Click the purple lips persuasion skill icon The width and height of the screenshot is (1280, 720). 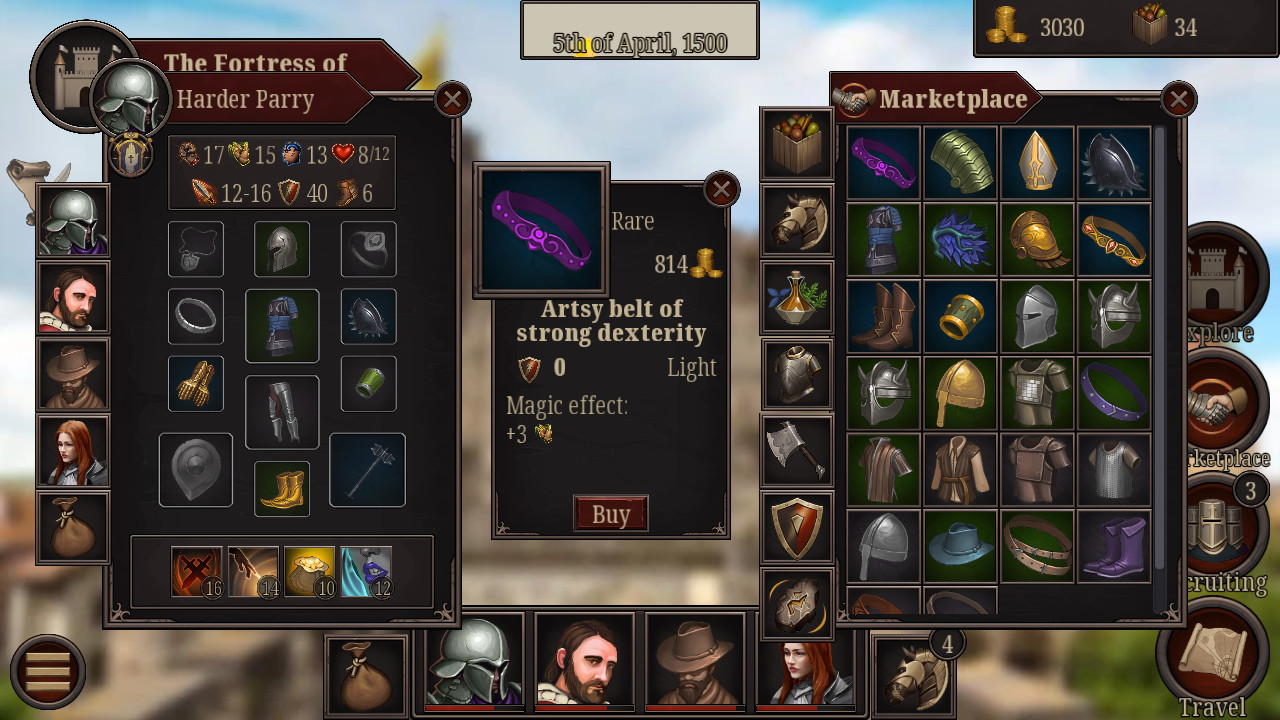[366, 570]
